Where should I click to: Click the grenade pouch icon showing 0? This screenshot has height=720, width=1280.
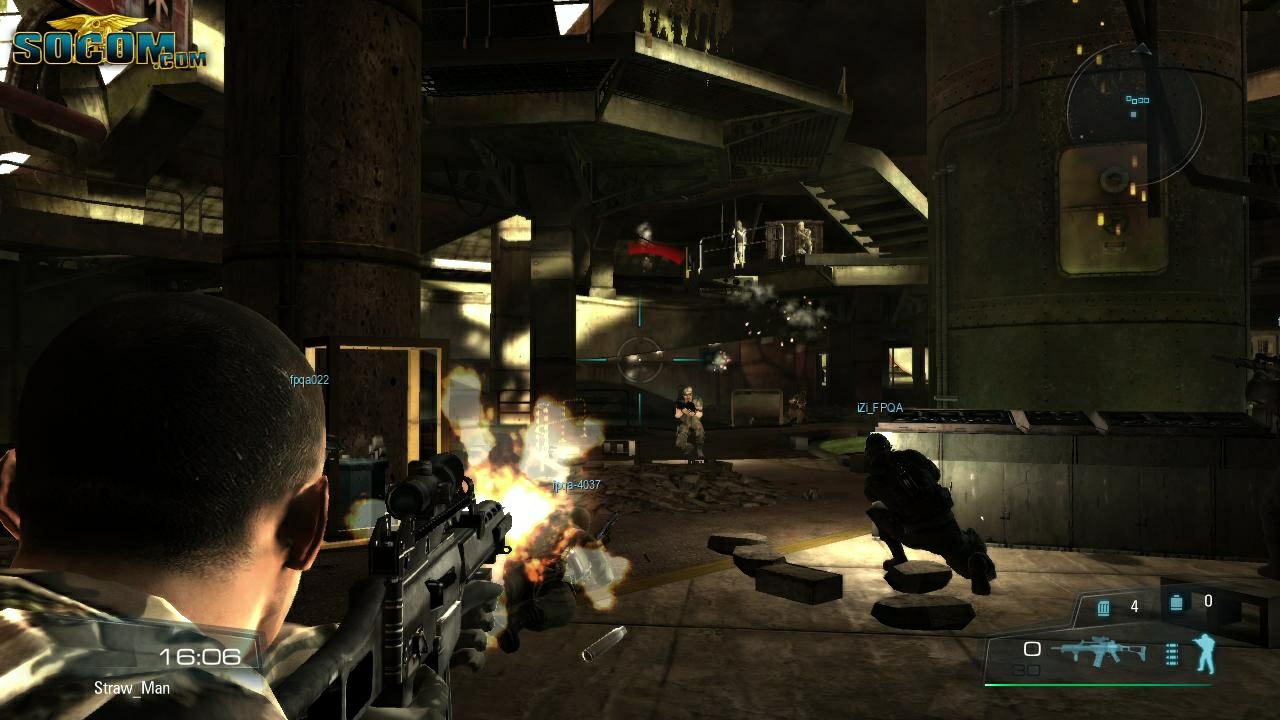1176,603
